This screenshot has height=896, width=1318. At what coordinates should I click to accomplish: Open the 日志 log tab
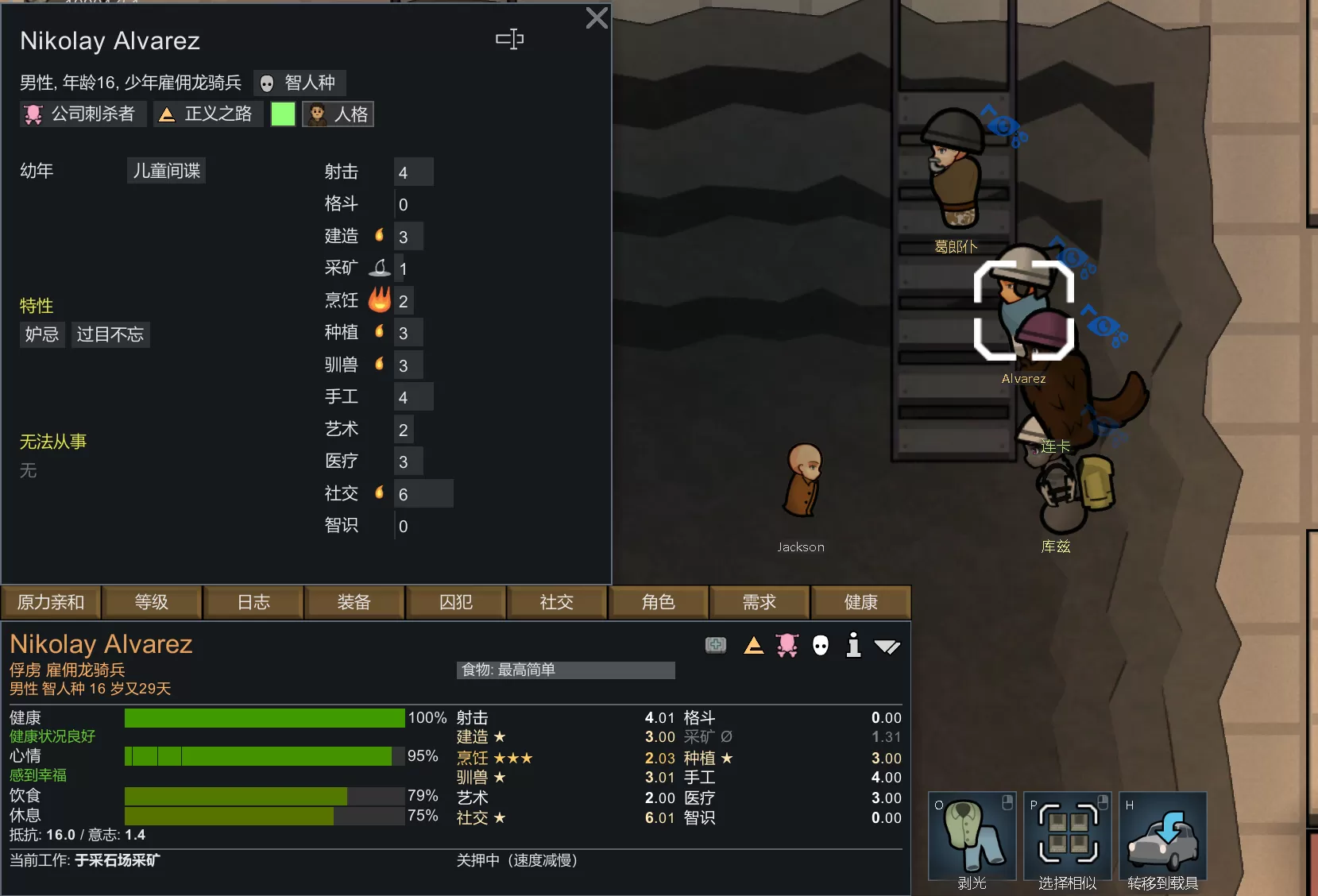(x=253, y=603)
